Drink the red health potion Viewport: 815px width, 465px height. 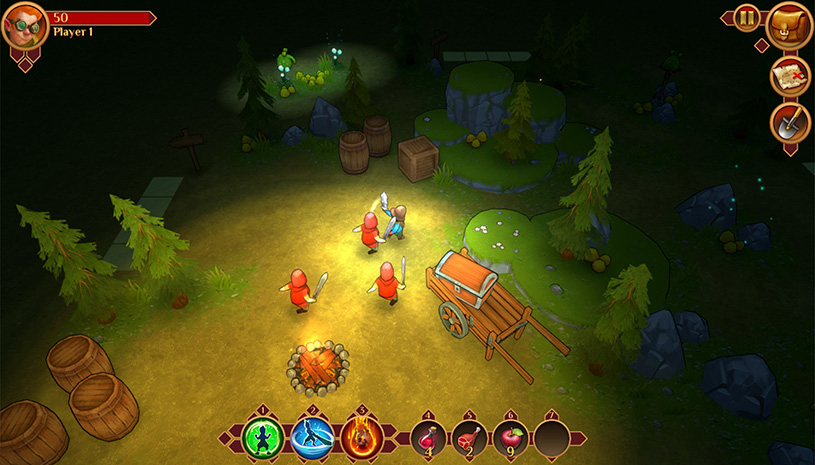tap(428, 438)
